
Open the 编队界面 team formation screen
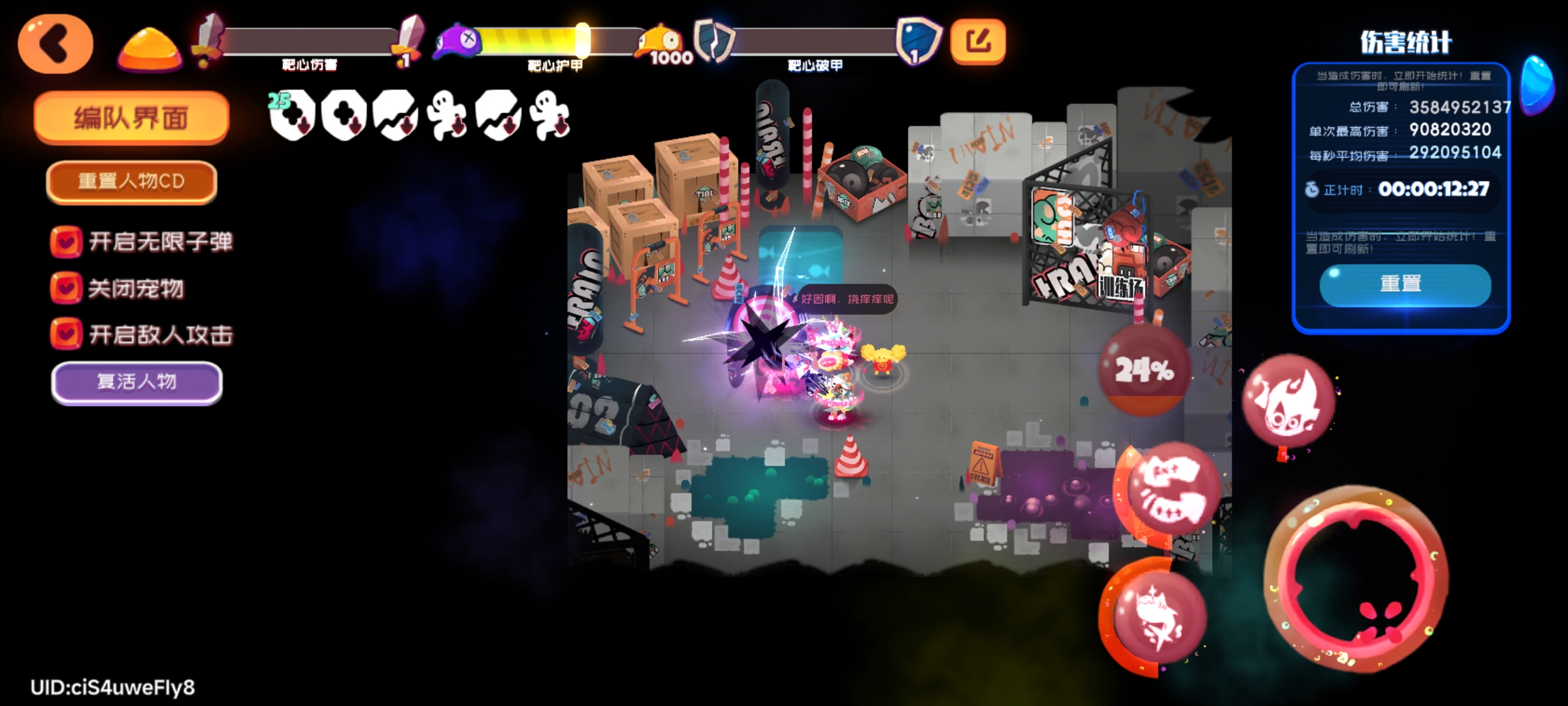(131, 118)
